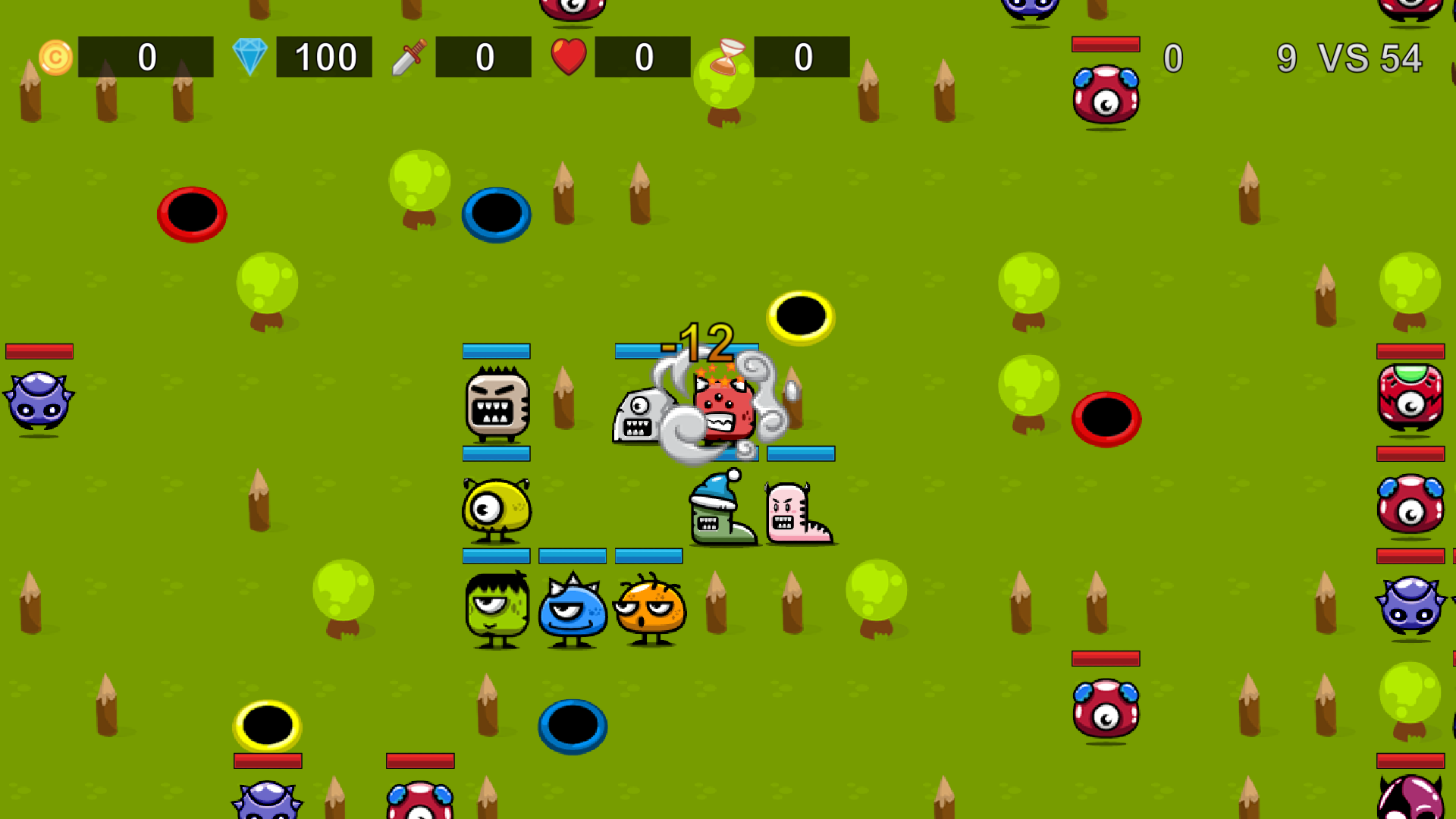Click the black portal at the bottom center

click(573, 726)
